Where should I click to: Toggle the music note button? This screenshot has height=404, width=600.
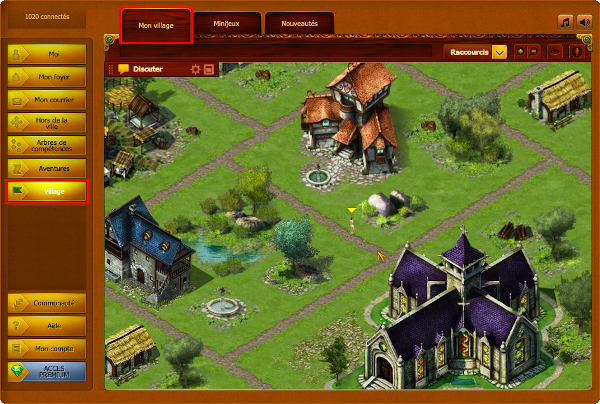566,21
